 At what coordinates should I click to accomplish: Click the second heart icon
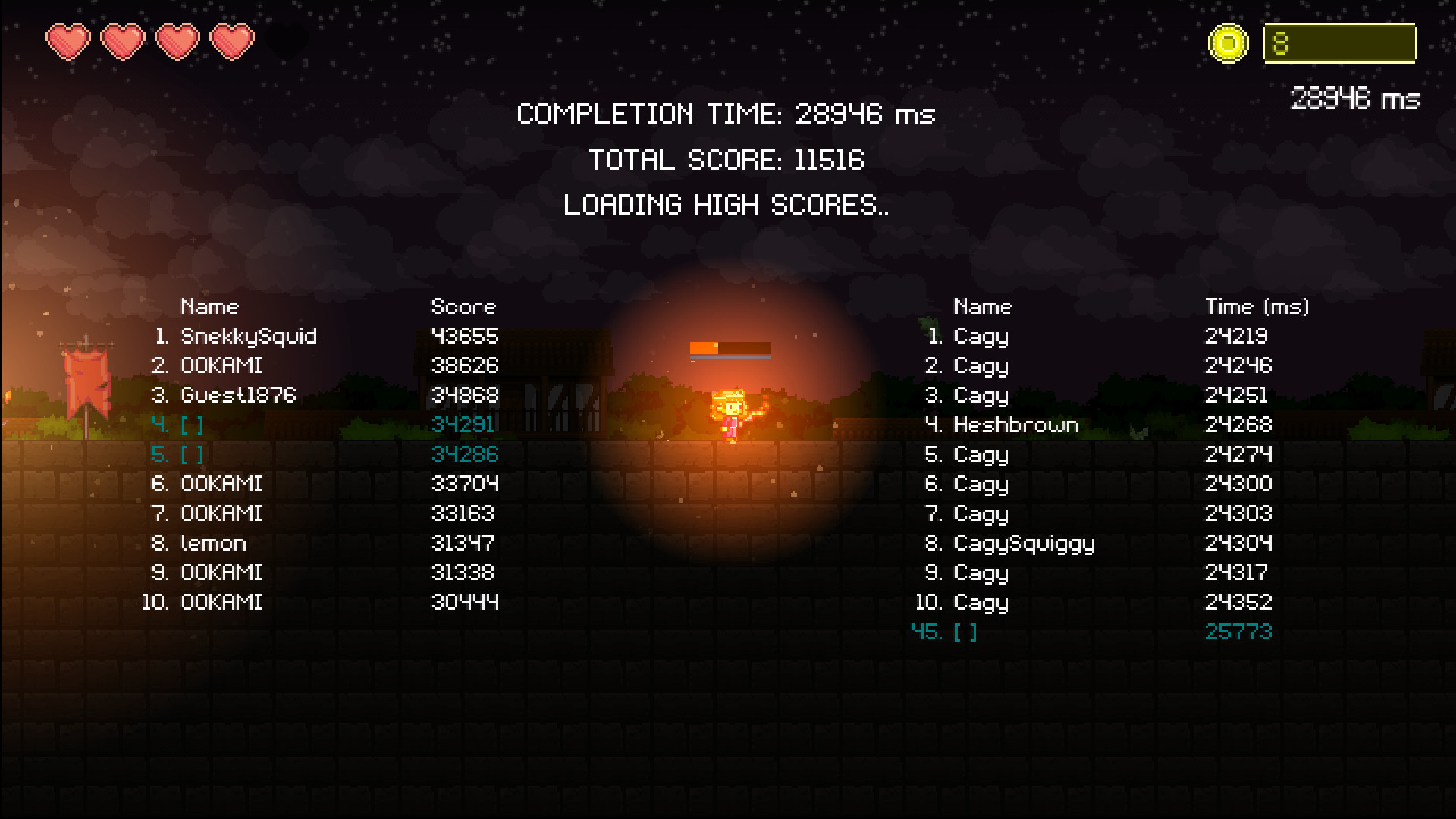[124, 42]
